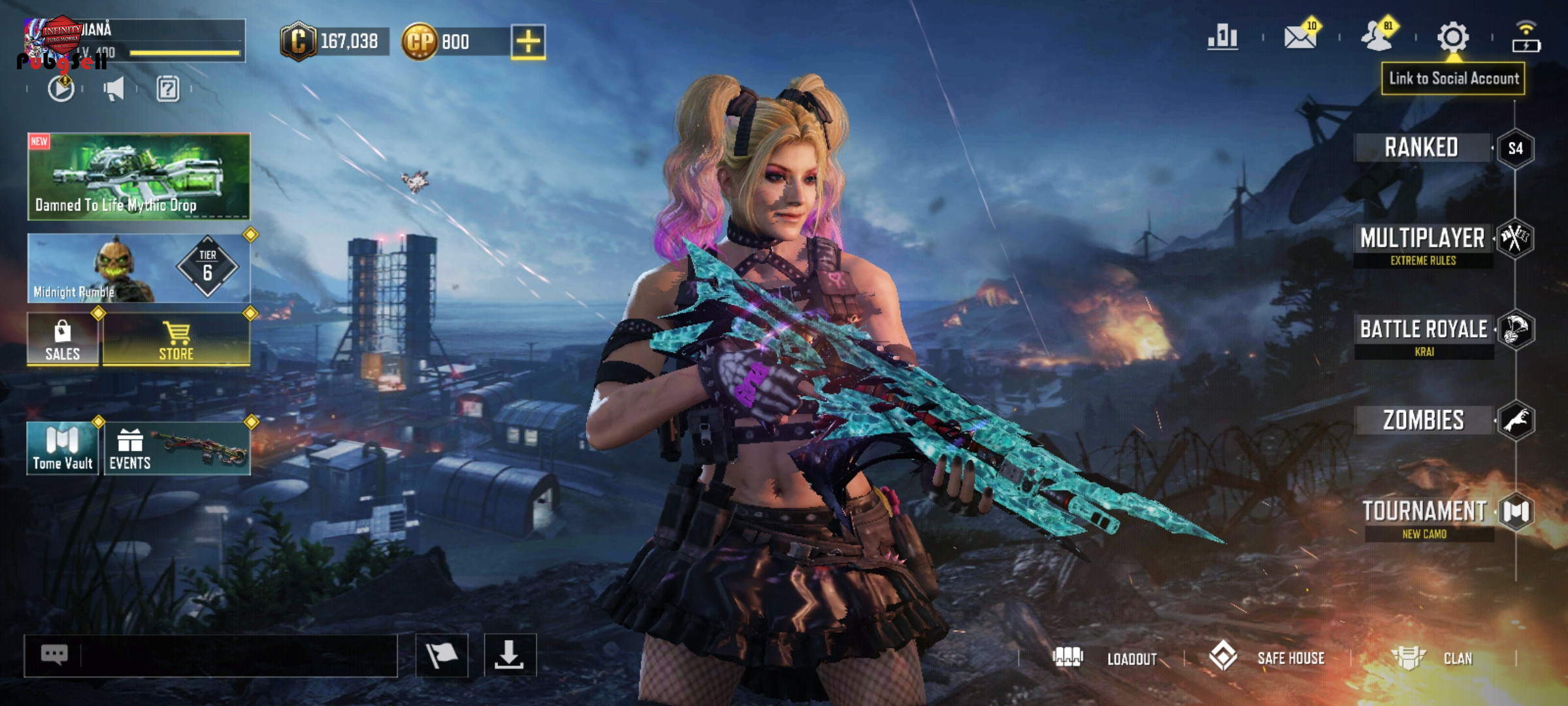This screenshot has width=1568, height=706.
Task: Go to the Store
Action: (176, 339)
